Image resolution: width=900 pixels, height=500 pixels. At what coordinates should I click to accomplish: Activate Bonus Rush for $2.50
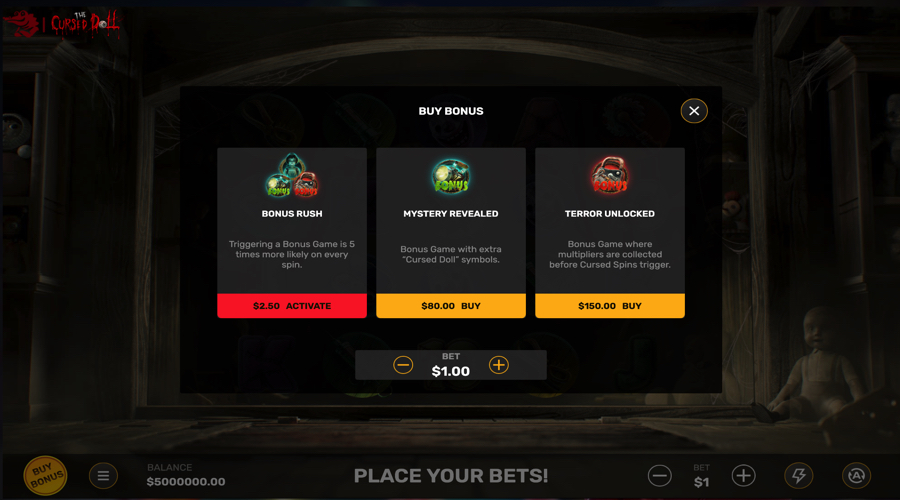click(292, 306)
